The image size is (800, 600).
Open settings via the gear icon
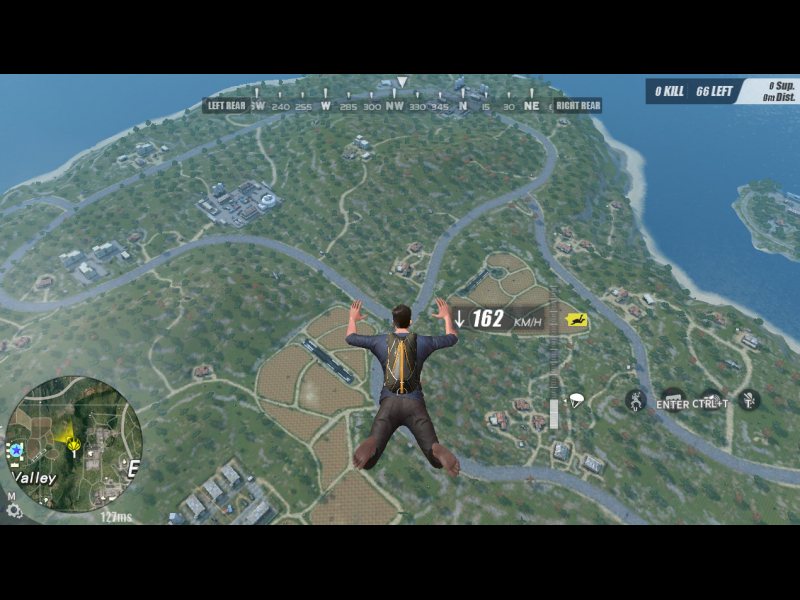(14, 510)
